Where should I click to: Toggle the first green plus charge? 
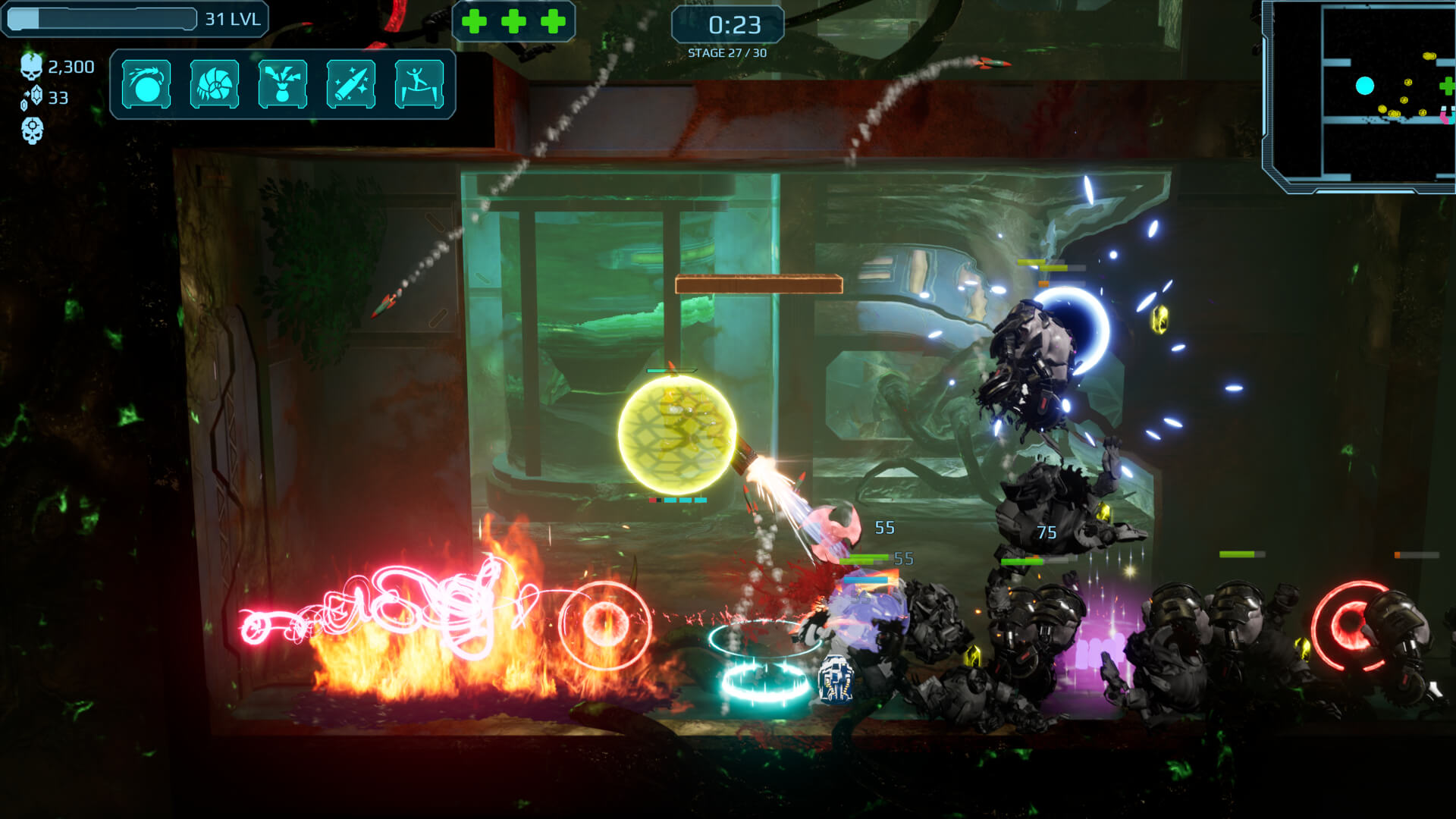[x=475, y=22]
